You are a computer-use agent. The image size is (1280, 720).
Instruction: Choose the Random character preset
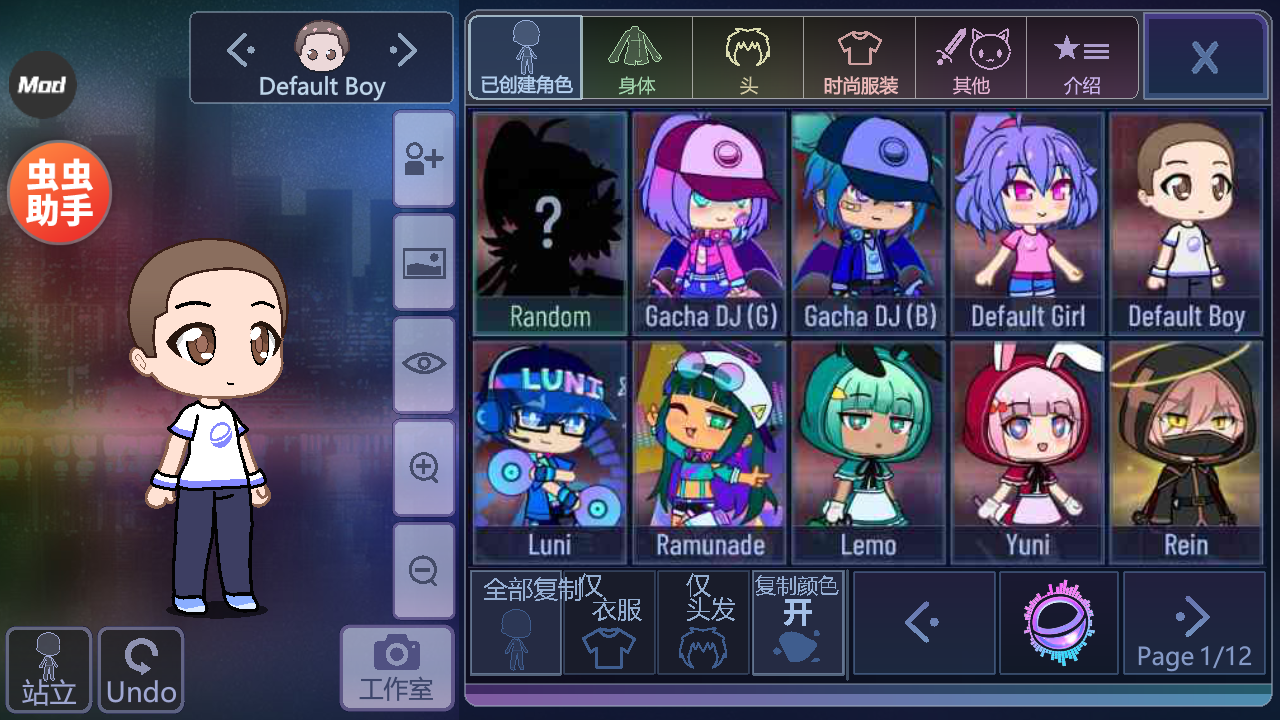pyautogui.click(x=550, y=223)
